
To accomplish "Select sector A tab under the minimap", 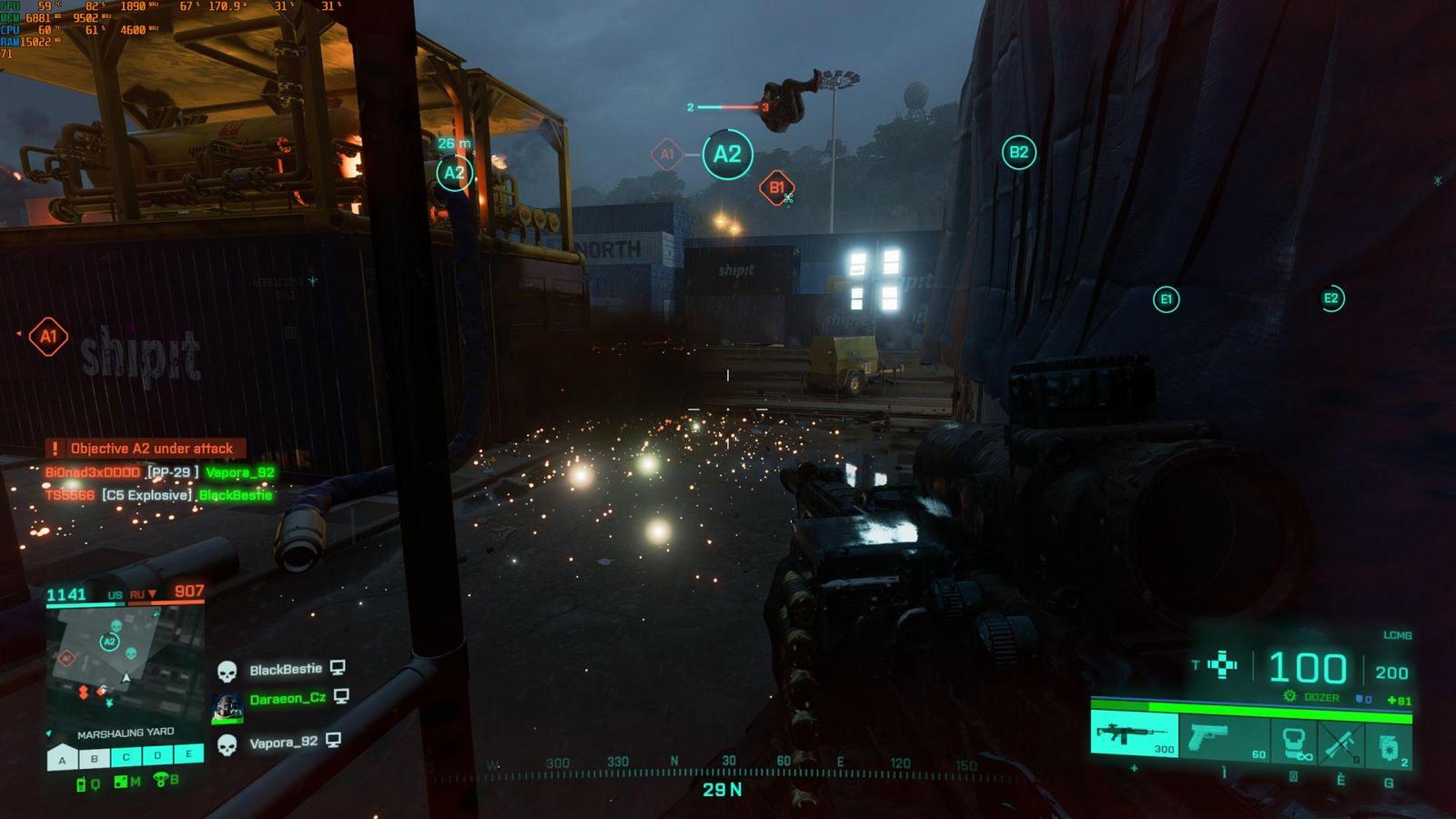I will click(x=62, y=757).
